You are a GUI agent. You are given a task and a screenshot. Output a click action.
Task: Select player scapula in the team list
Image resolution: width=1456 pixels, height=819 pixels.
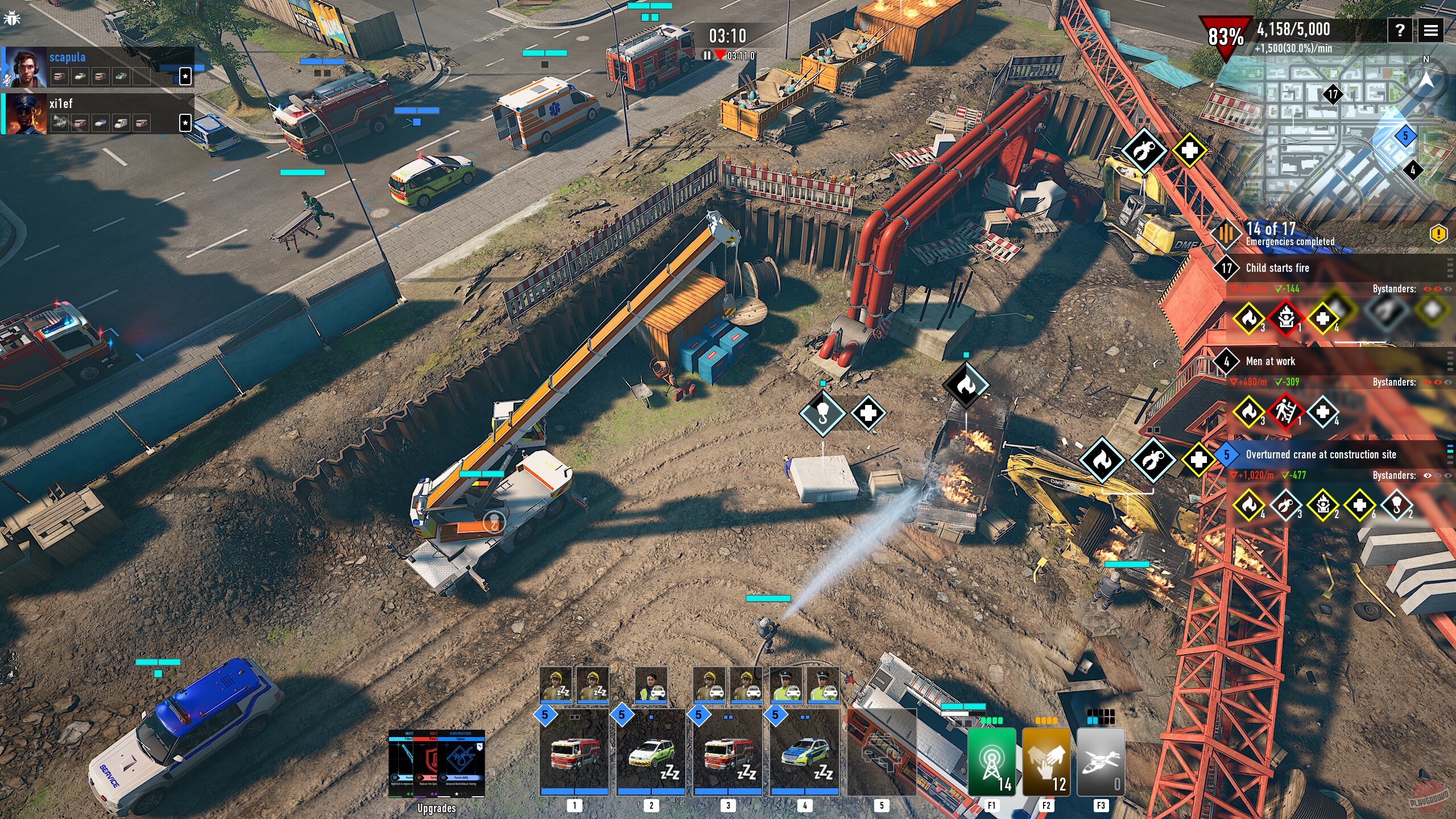coord(67,57)
